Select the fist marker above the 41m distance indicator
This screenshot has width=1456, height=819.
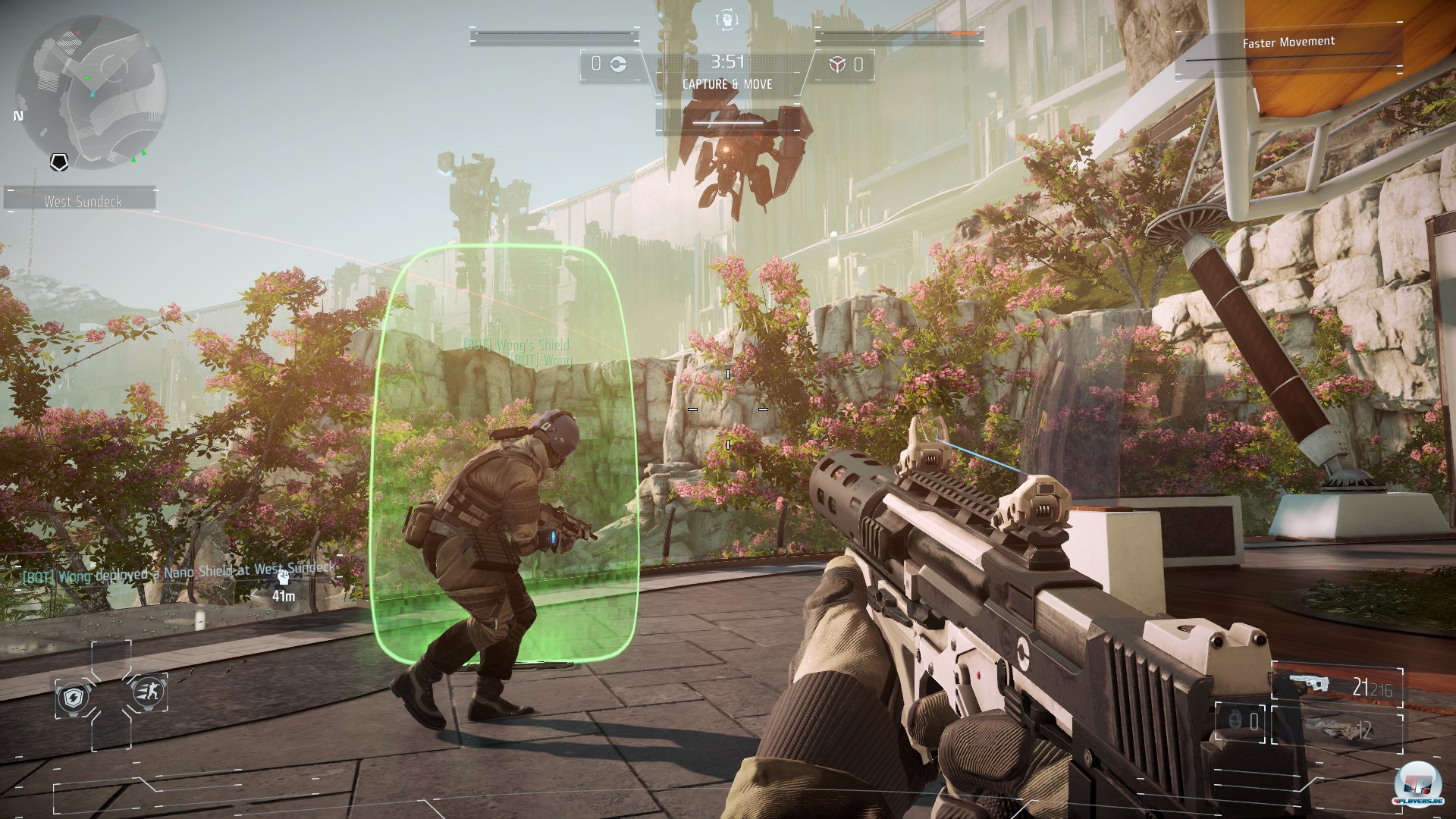284,577
